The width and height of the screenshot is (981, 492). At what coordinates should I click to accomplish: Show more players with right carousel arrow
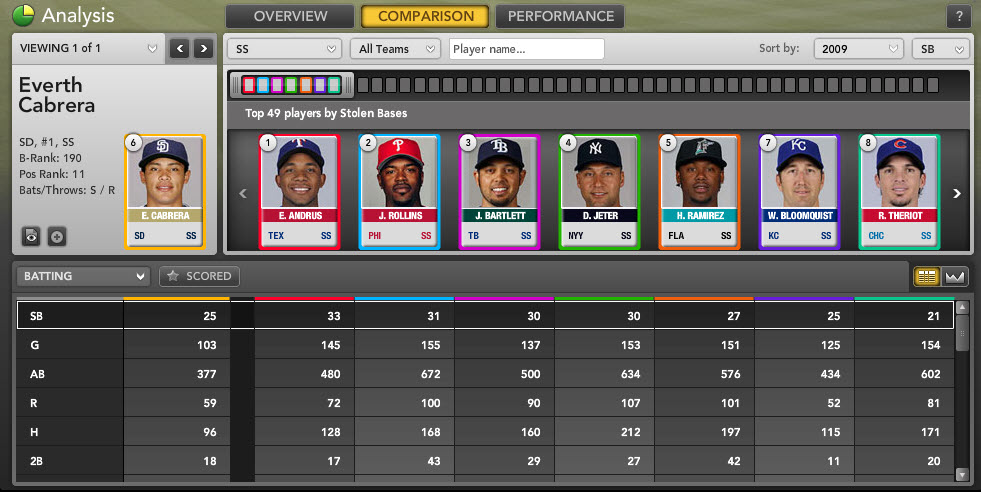956,194
